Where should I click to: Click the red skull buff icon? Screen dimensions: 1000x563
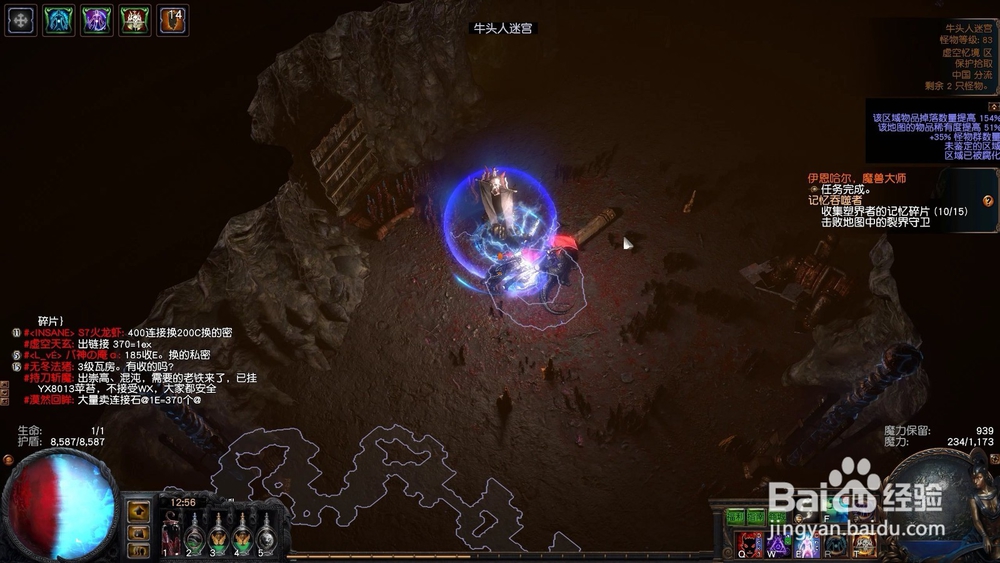pos(135,20)
